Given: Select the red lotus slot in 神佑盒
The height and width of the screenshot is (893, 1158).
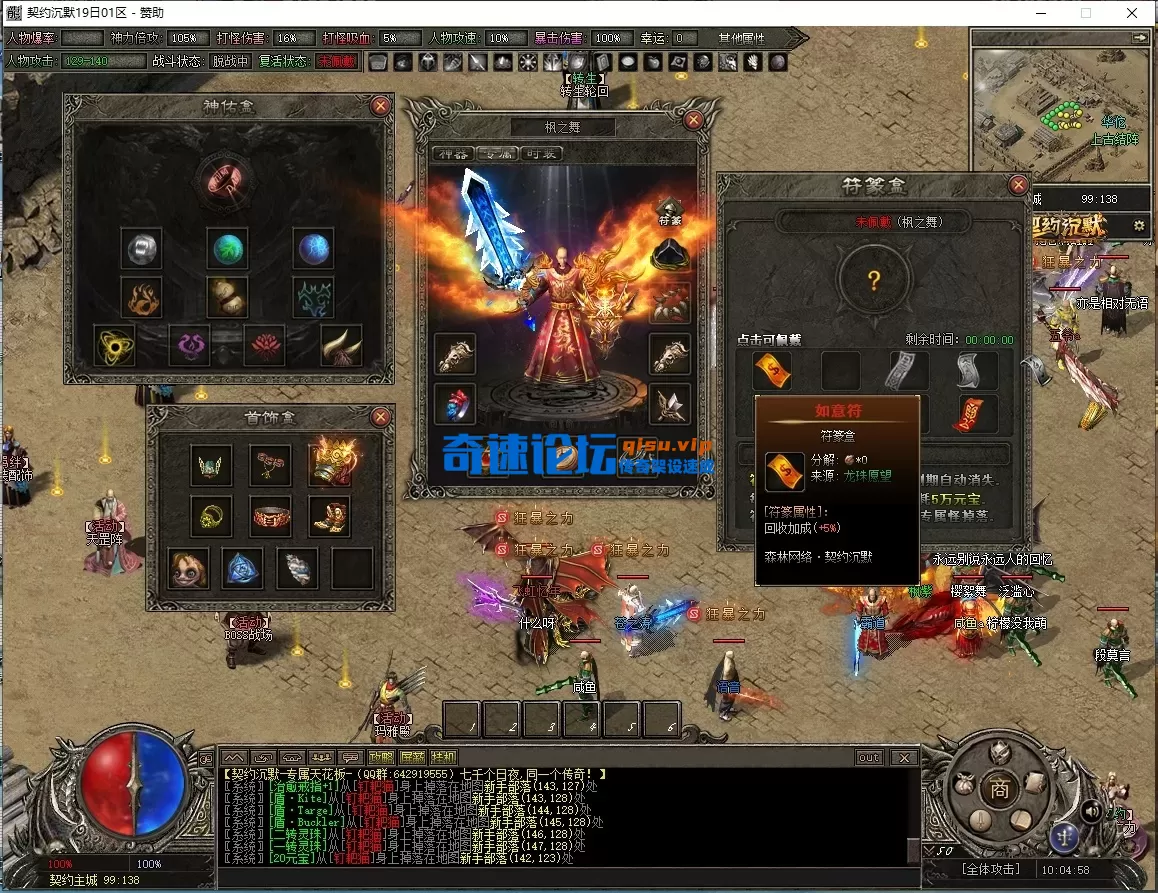Looking at the screenshot, I should [264, 344].
